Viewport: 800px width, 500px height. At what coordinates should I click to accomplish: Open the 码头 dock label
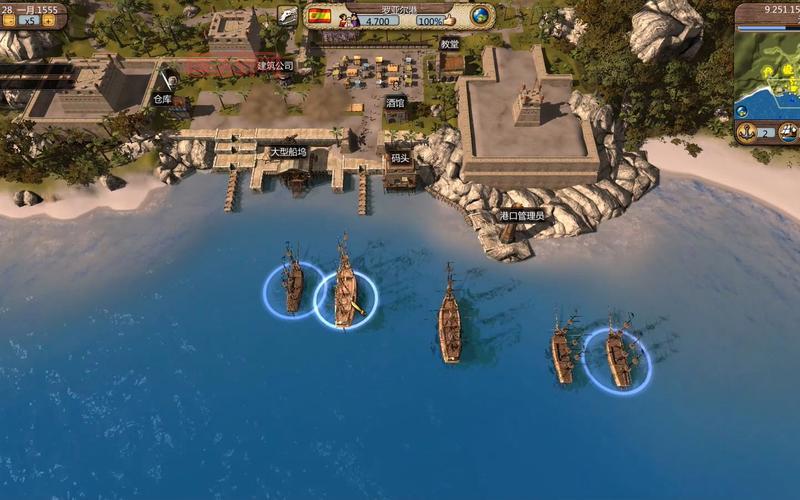[x=400, y=157]
